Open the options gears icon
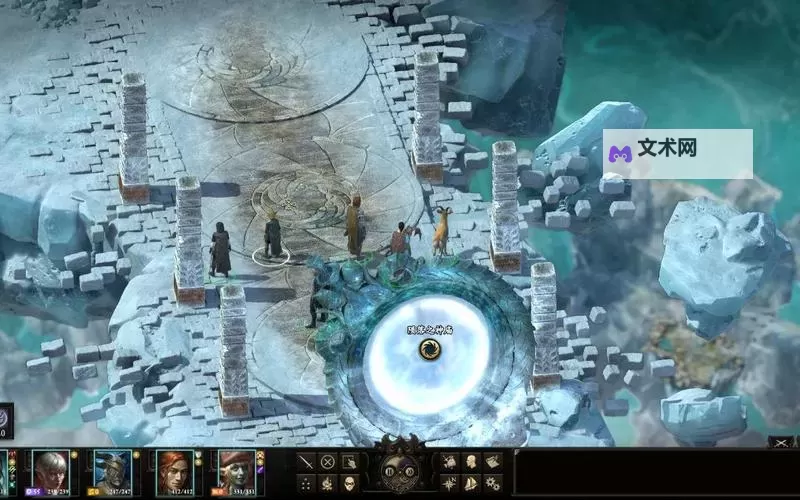Viewport: 800px width, 500px height. coord(493,484)
